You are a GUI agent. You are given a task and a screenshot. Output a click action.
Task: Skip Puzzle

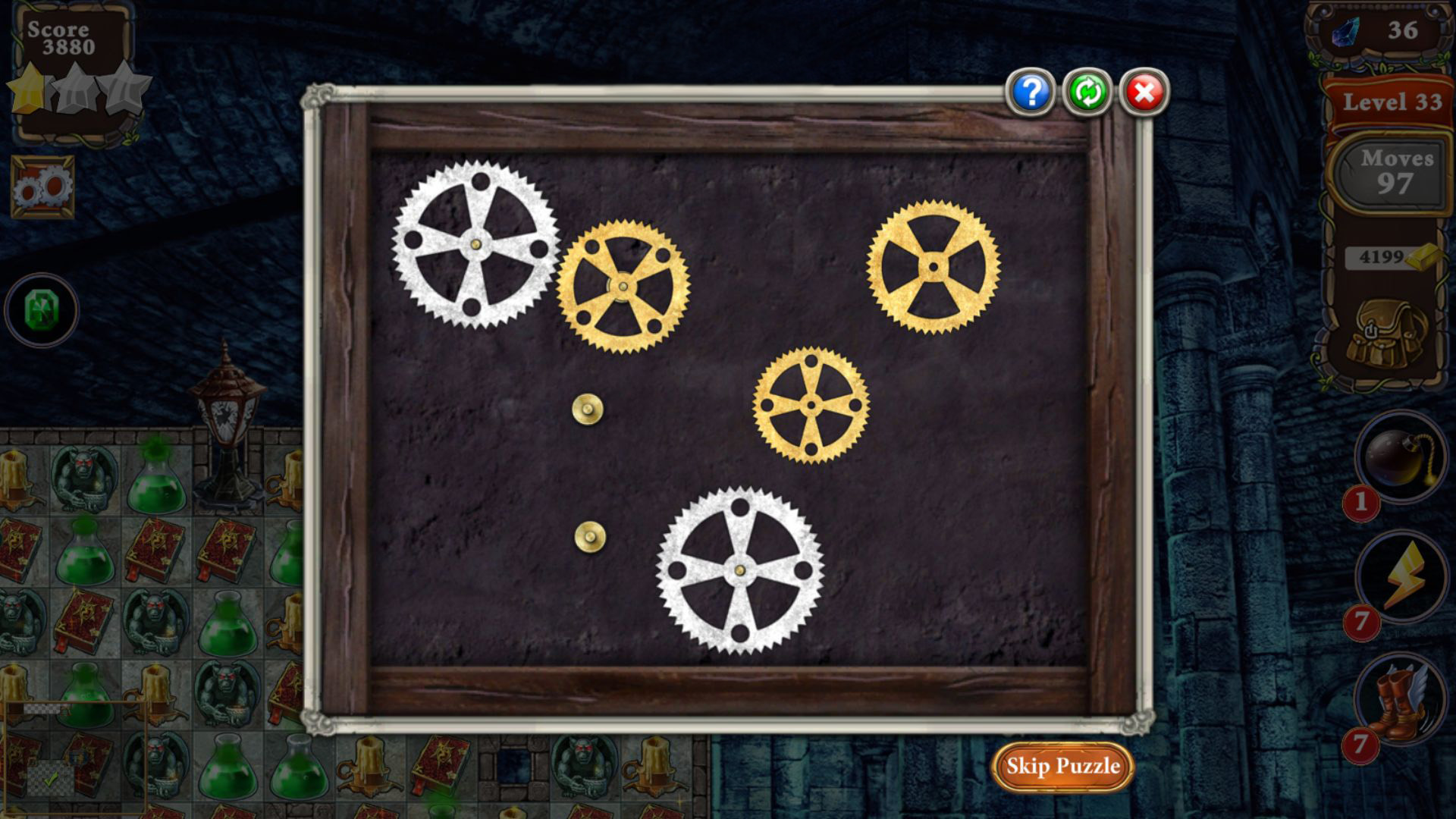pos(1062,766)
